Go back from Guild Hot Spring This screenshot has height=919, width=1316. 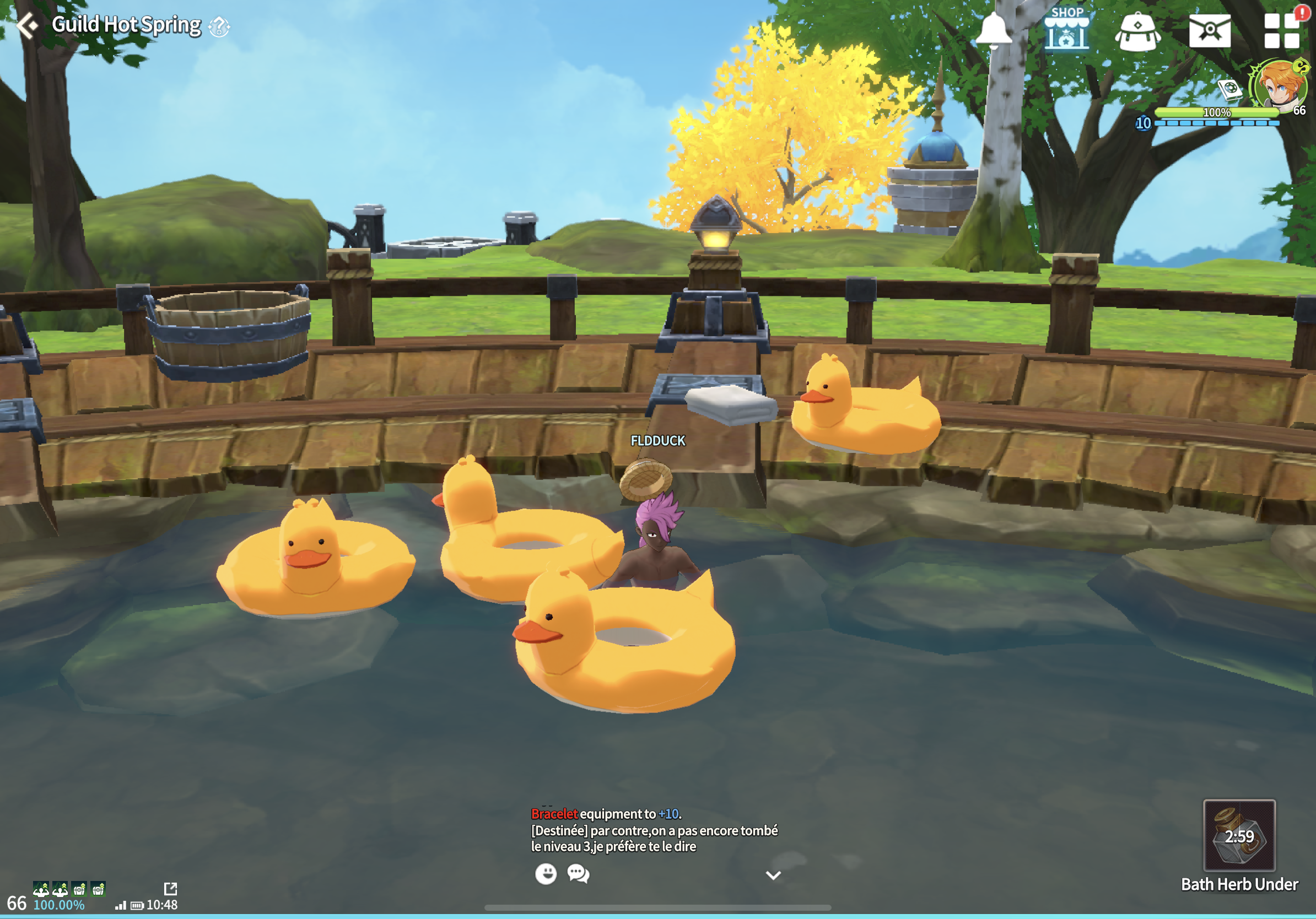[26, 25]
